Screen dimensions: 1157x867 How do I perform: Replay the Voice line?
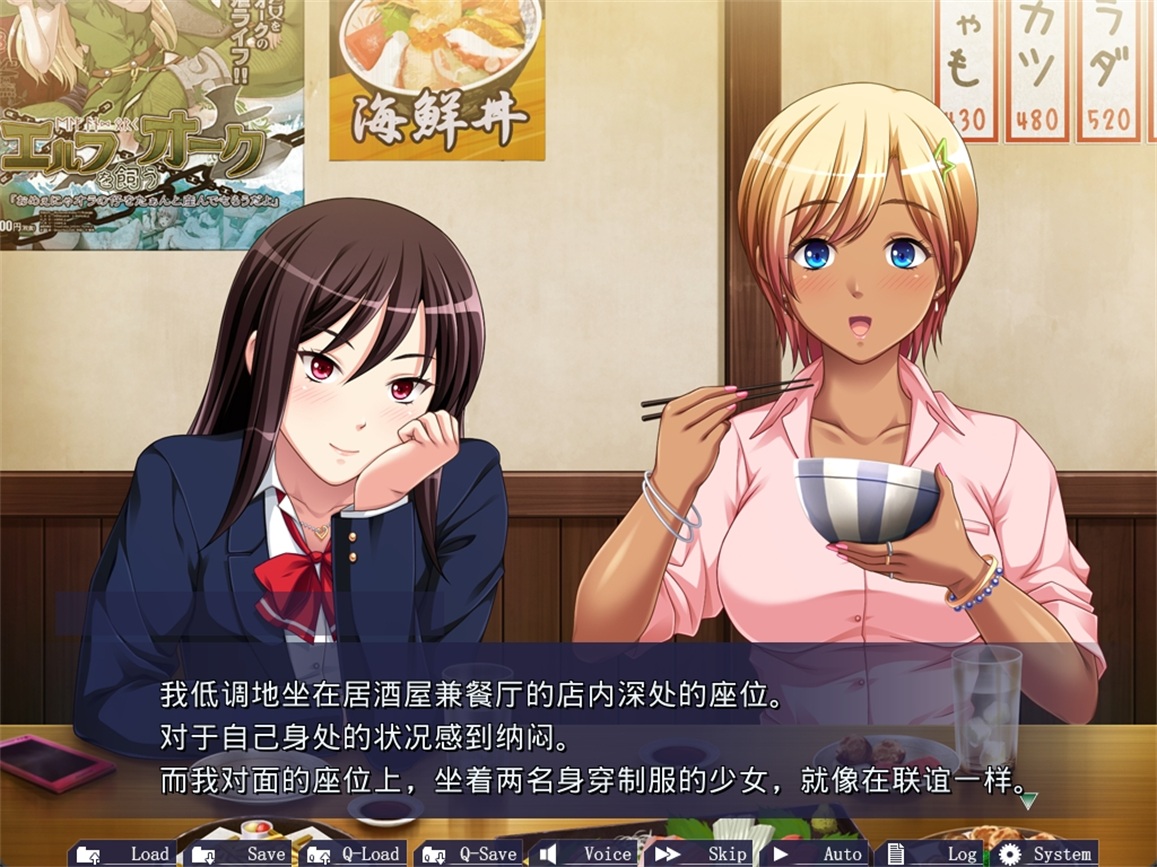coord(587,853)
